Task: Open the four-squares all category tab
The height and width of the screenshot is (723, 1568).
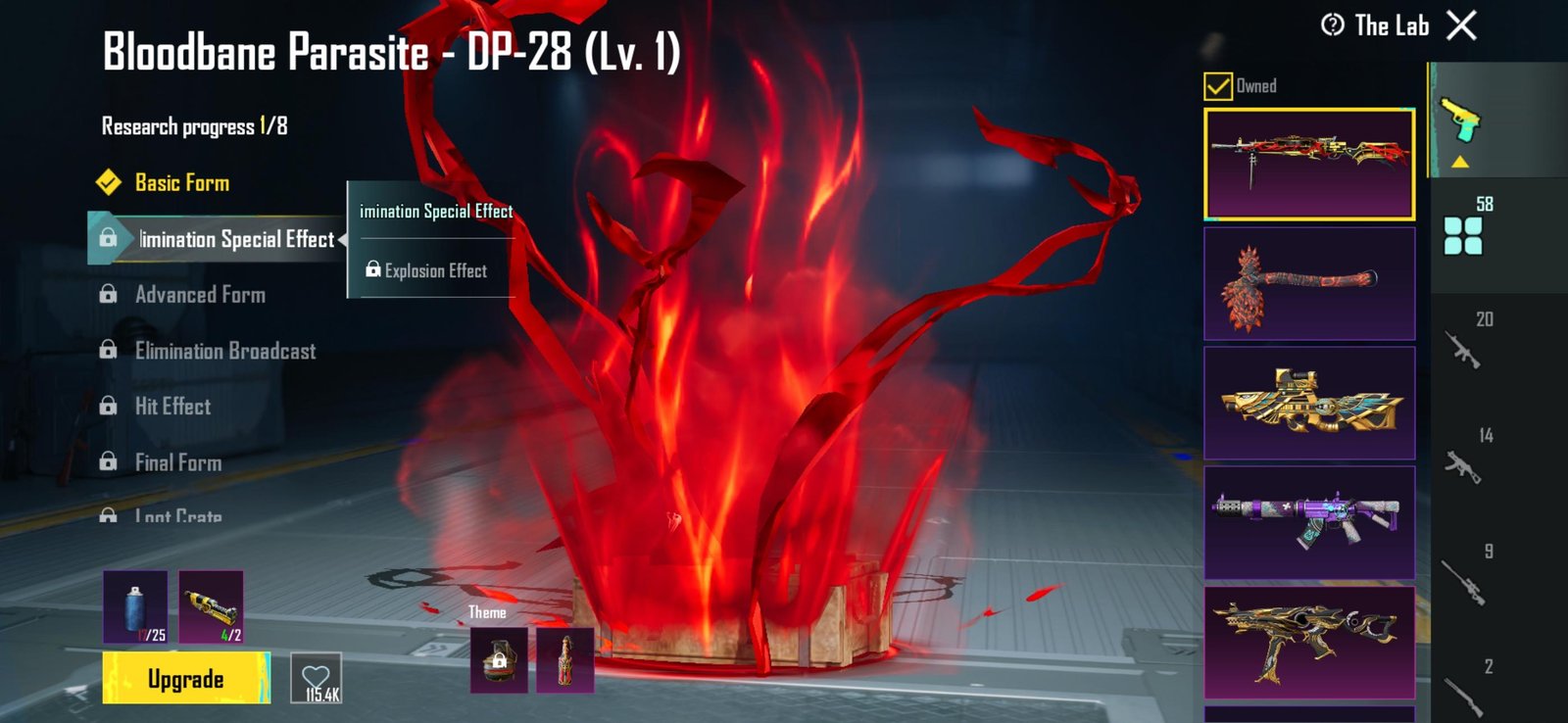Action: [x=1463, y=235]
